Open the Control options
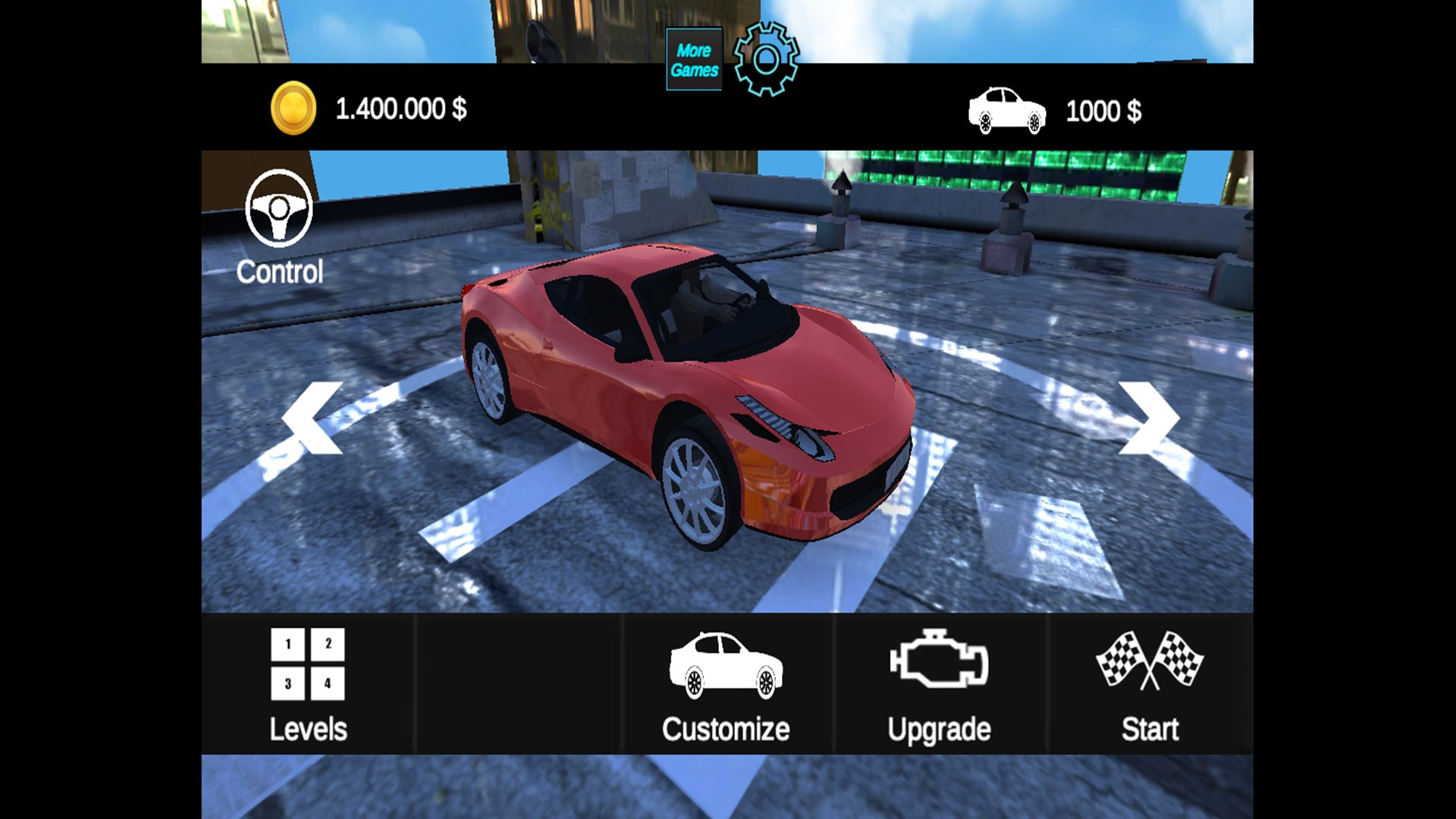The height and width of the screenshot is (819, 1456). 279,227
